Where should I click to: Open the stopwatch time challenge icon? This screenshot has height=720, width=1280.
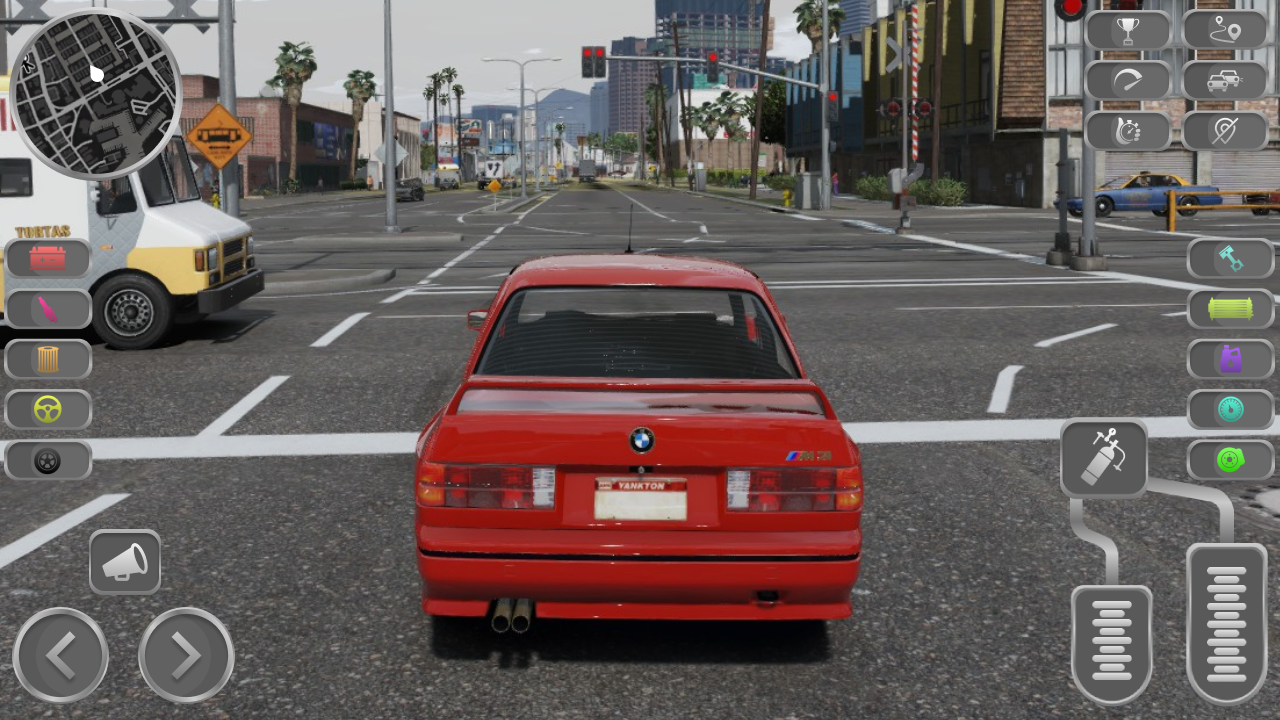coord(1127,131)
